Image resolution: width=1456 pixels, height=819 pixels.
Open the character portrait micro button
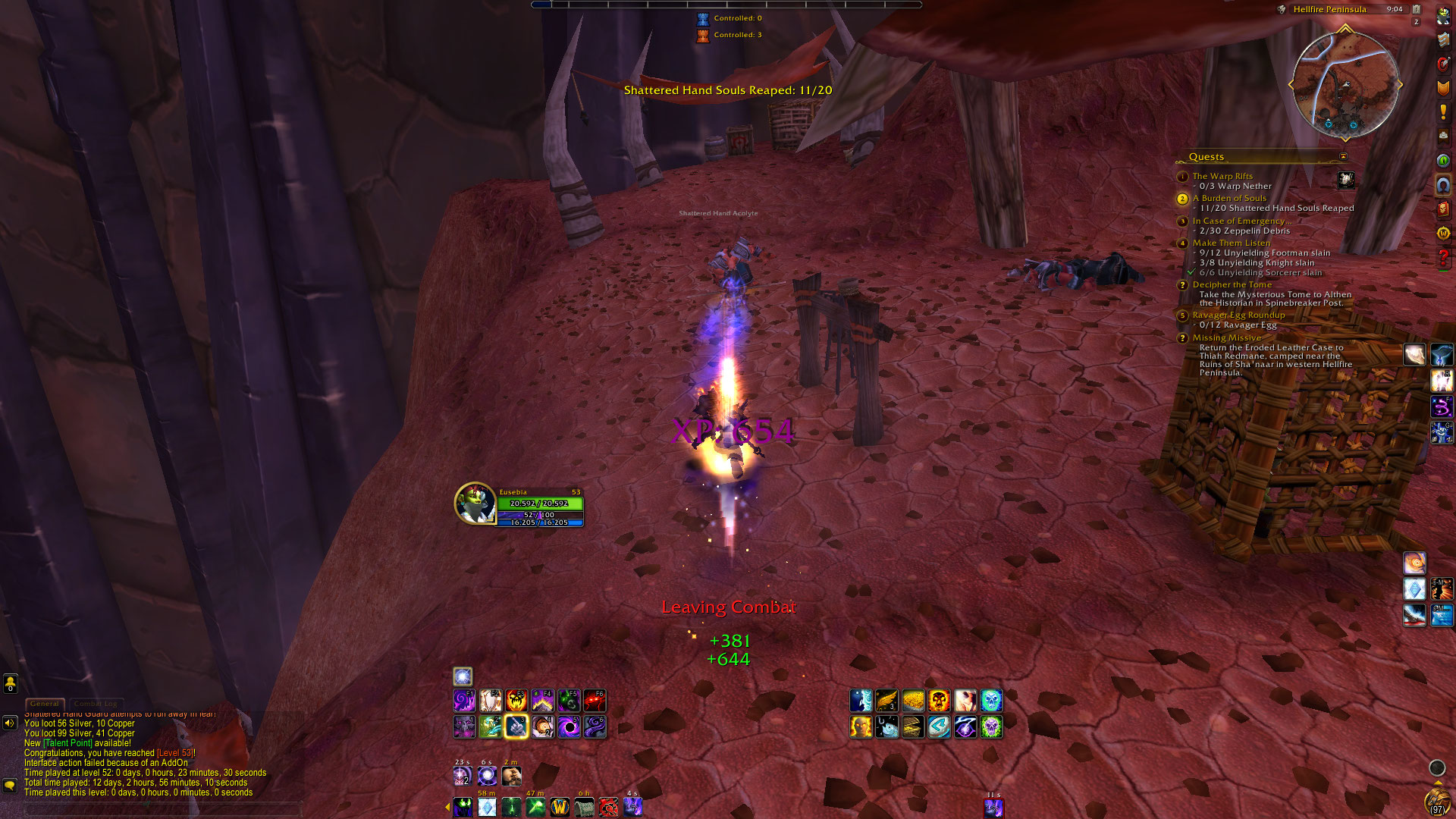[x=1443, y=17]
